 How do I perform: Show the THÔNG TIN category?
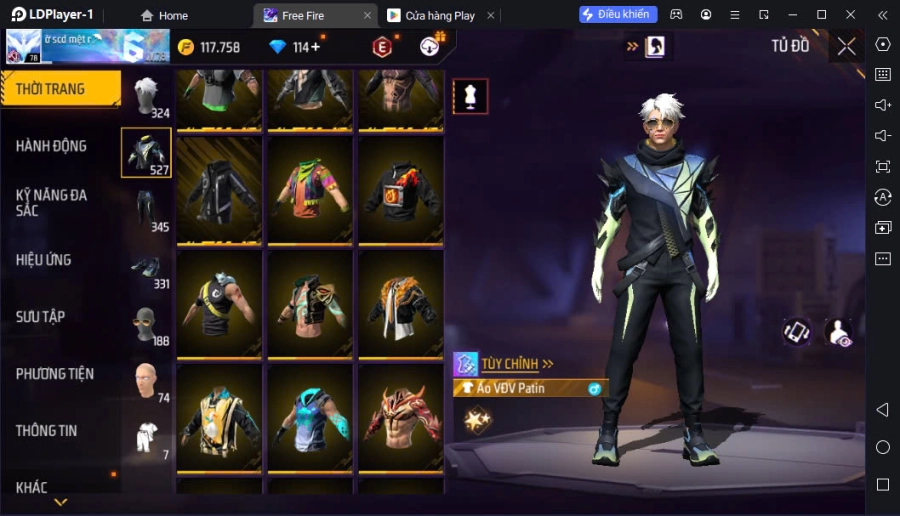point(47,431)
